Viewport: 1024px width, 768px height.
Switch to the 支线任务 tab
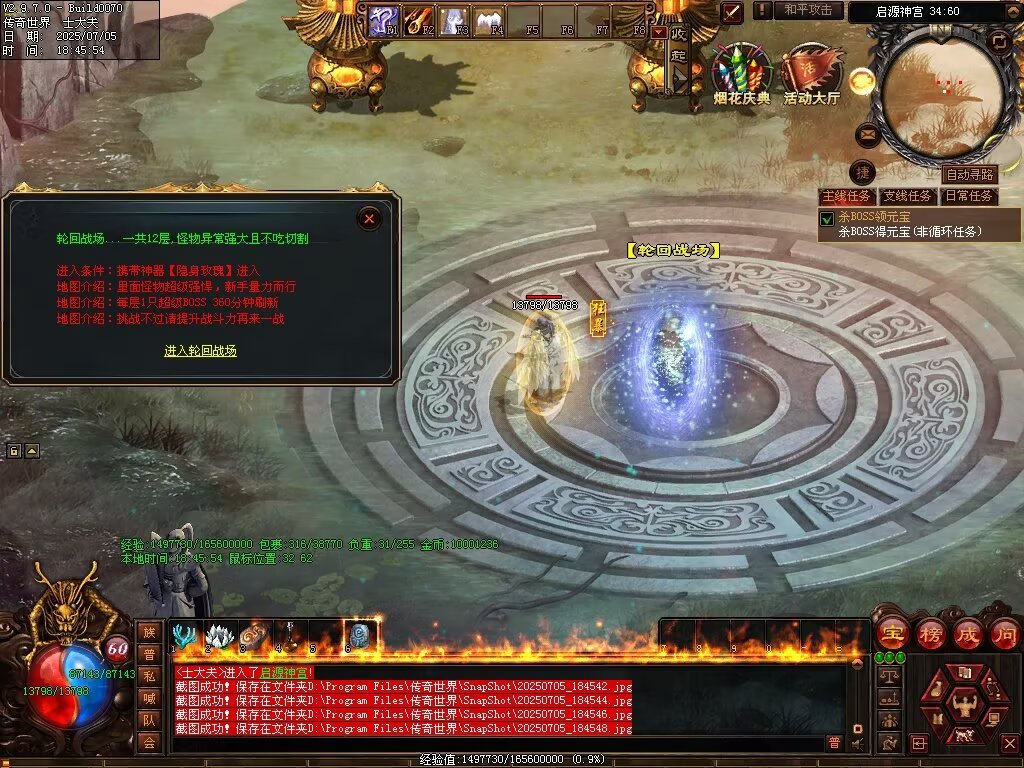(x=907, y=196)
